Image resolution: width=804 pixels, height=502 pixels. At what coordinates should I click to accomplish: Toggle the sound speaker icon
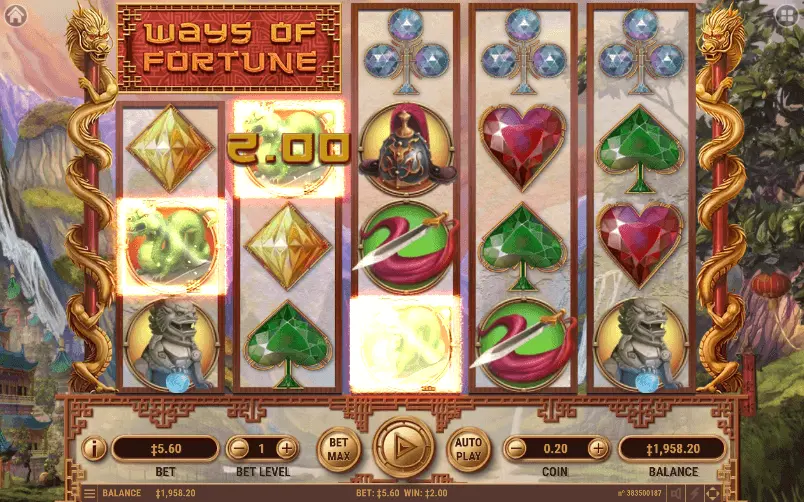pos(677,493)
